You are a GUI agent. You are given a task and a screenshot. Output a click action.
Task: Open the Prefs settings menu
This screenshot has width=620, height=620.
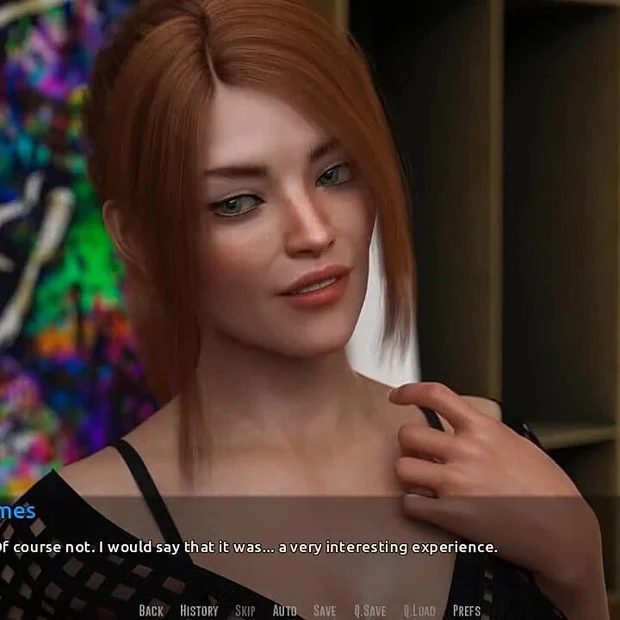(467, 610)
